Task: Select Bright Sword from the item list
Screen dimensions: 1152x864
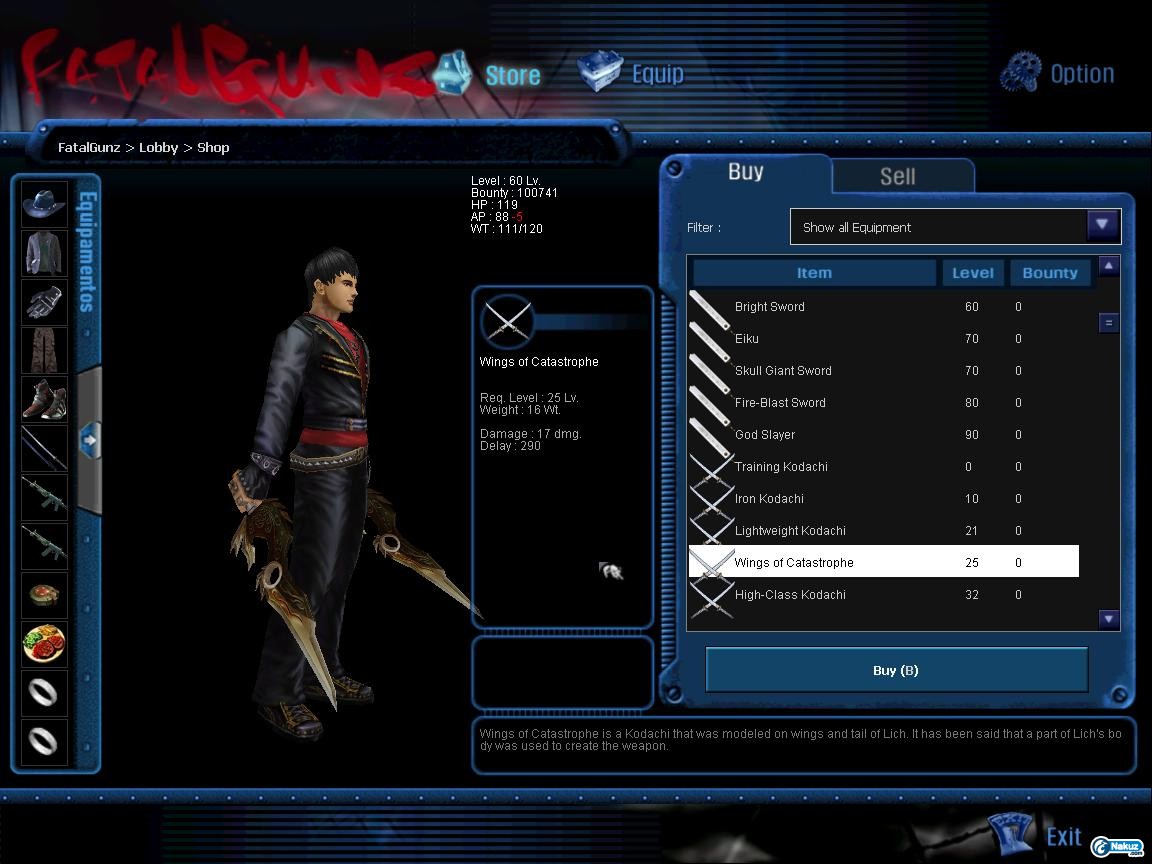Action: (770, 307)
